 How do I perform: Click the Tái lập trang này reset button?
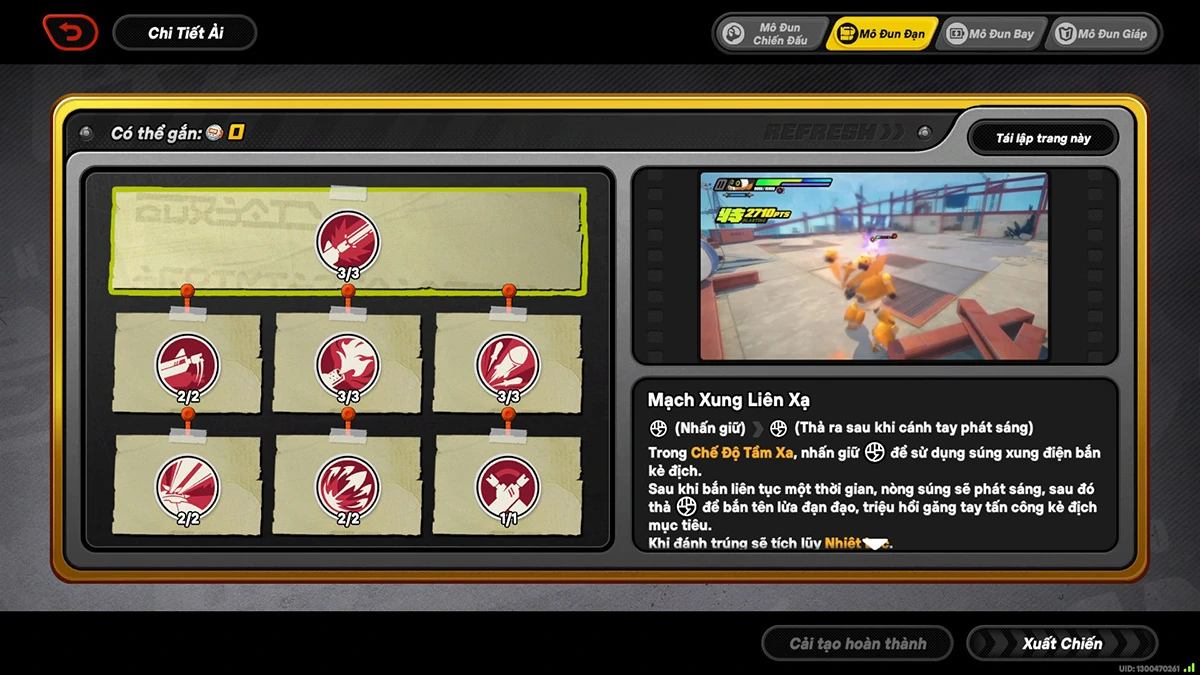click(x=1042, y=138)
